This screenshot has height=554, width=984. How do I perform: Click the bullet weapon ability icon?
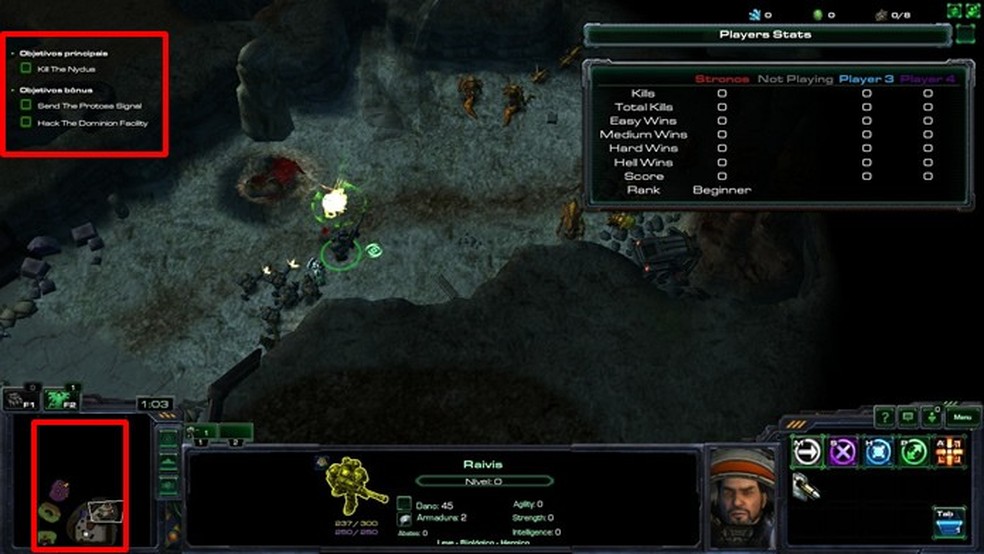[x=806, y=486]
